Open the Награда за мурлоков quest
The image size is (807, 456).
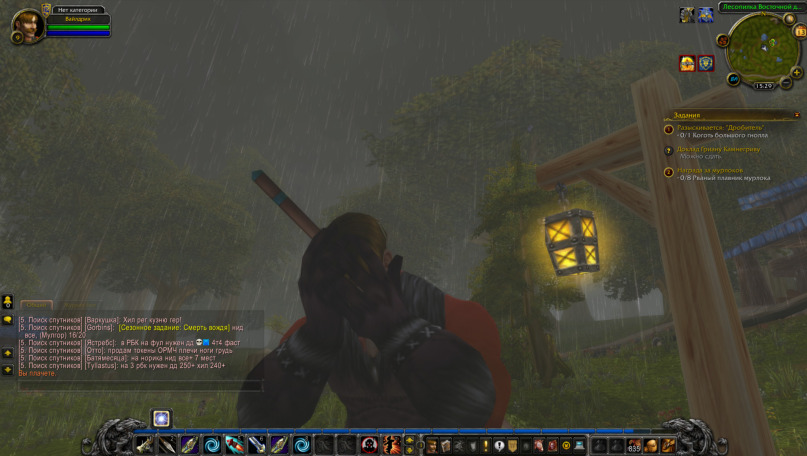point(709,170)
